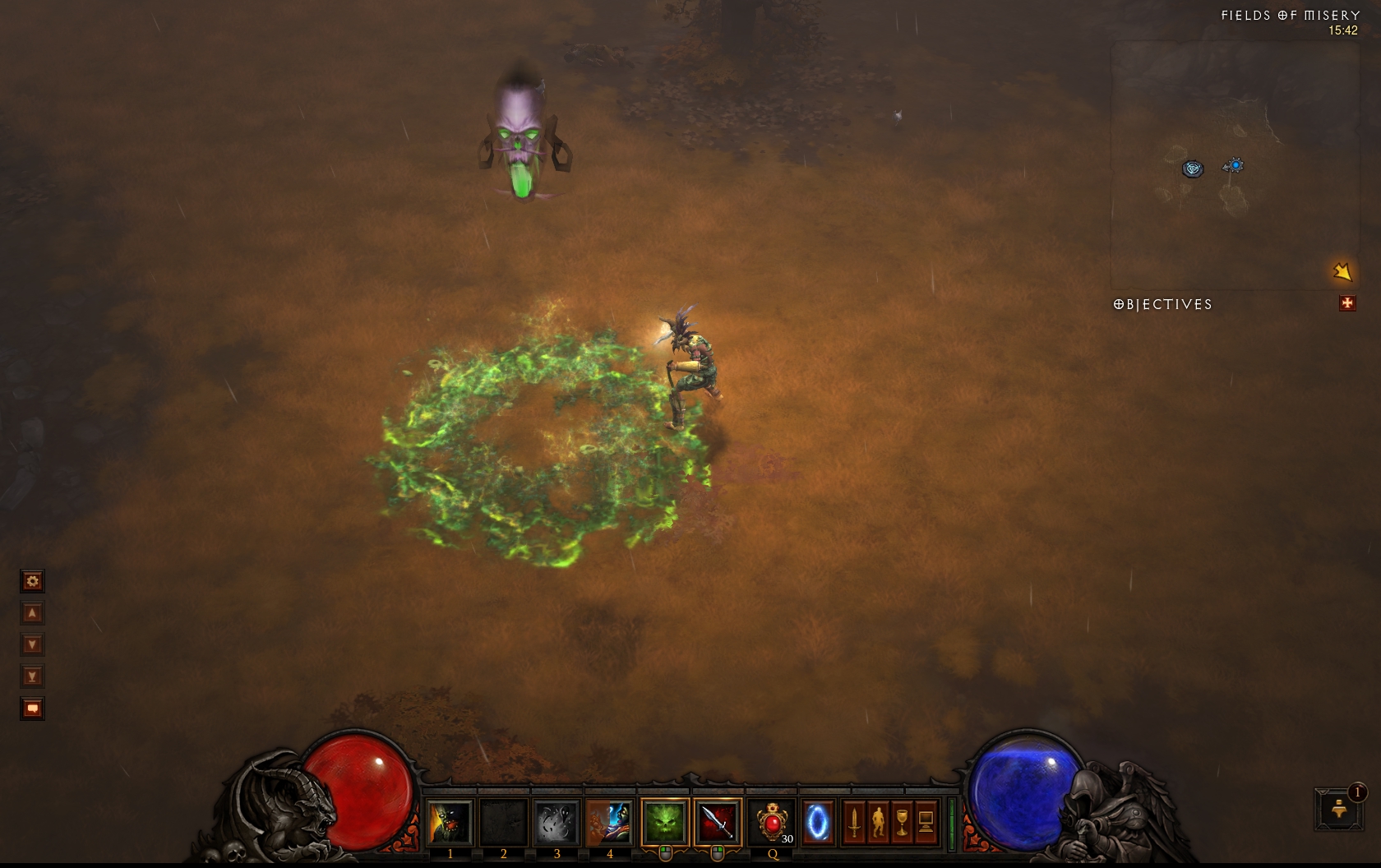This screenshot has width=1381, height=868.
Task: Click the minimap in the corner
Action: point(1233,164)
